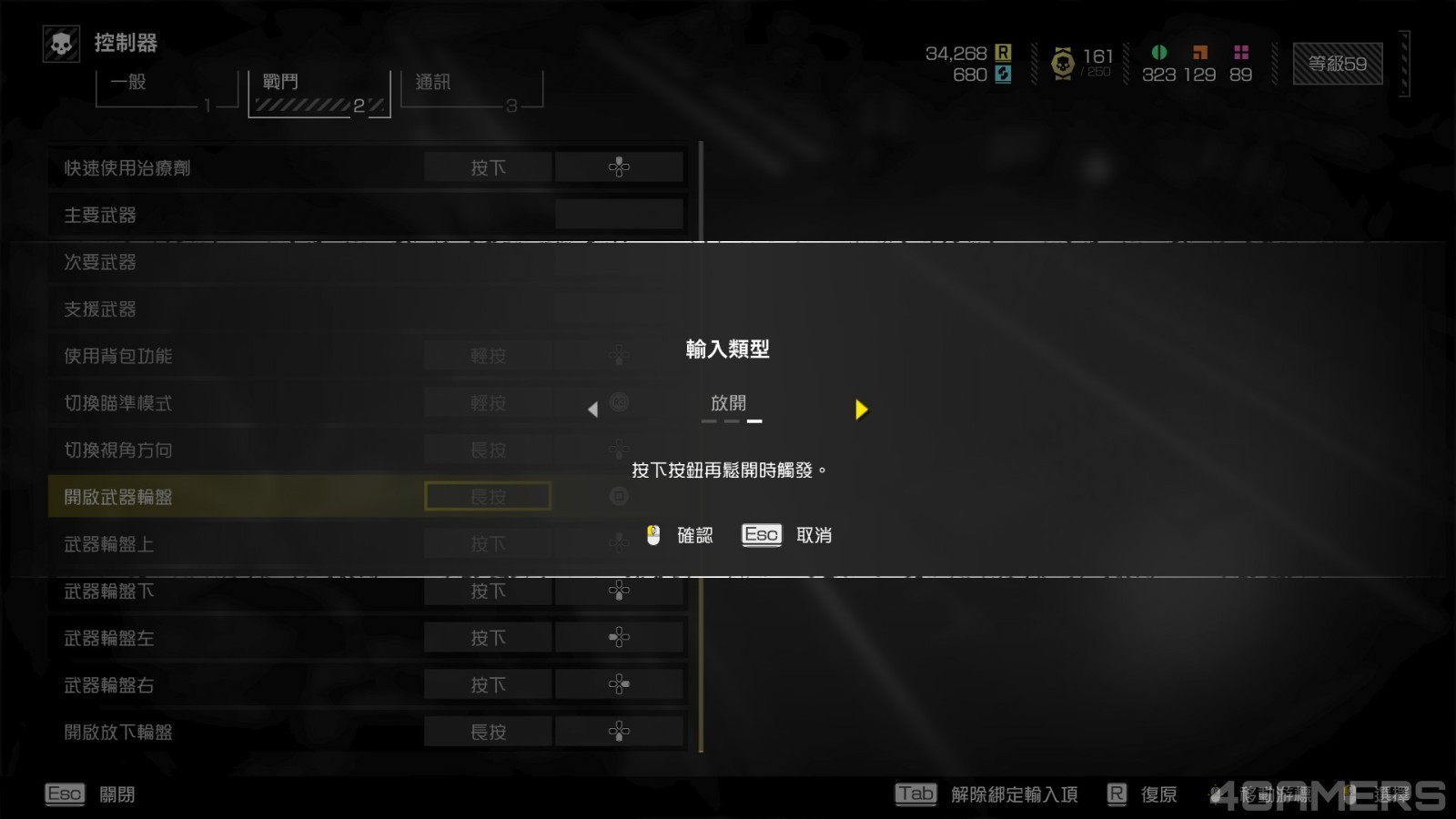Rebind the 武器輪盤右 d-pad button
This screenshot has width=1456, height=819.
click(x=619, y=684)
